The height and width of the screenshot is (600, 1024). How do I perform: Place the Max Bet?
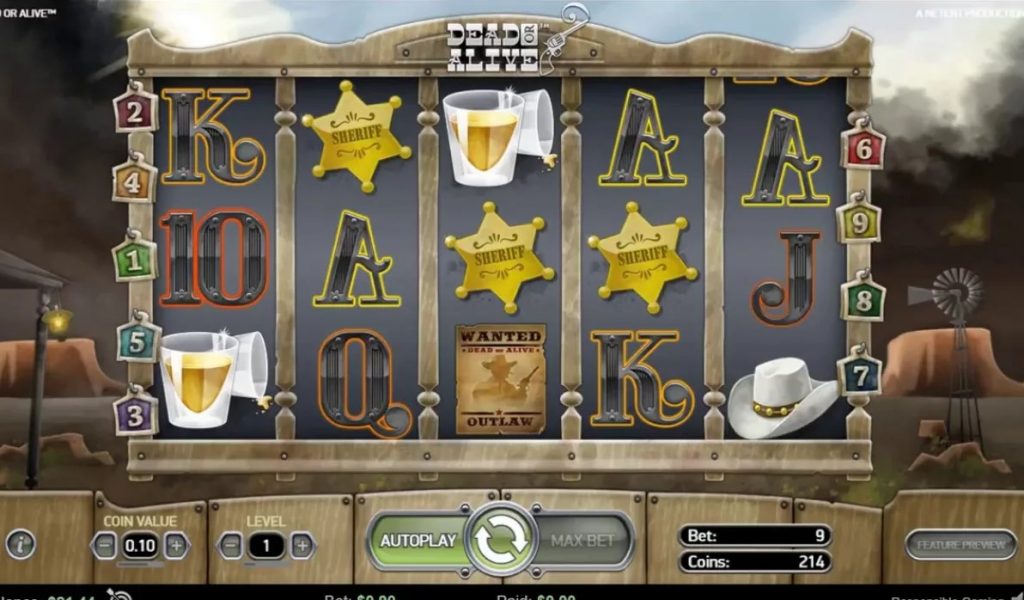[582, 540]
